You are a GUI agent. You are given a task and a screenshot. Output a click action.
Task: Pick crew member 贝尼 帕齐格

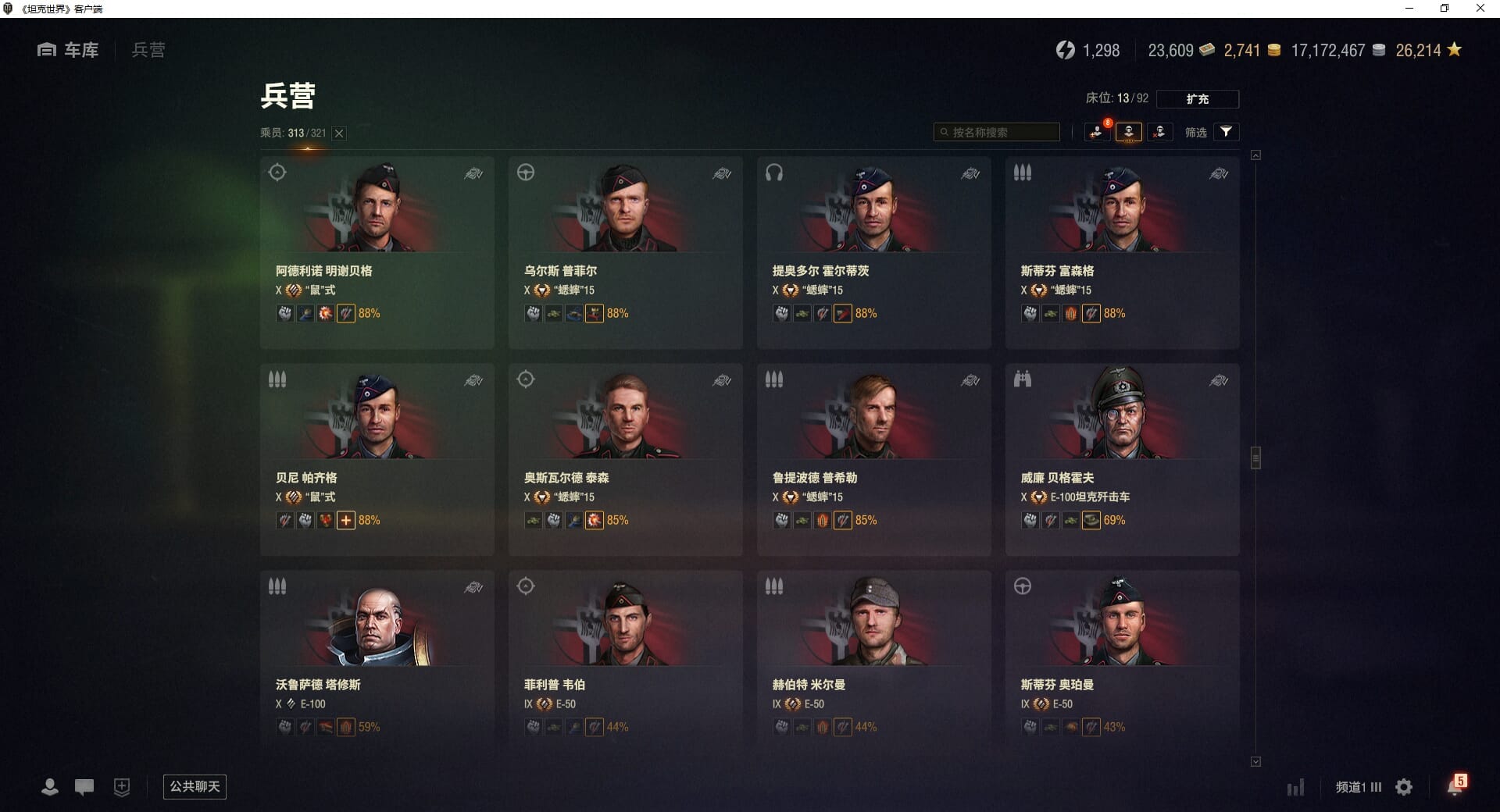coord(377,459)
